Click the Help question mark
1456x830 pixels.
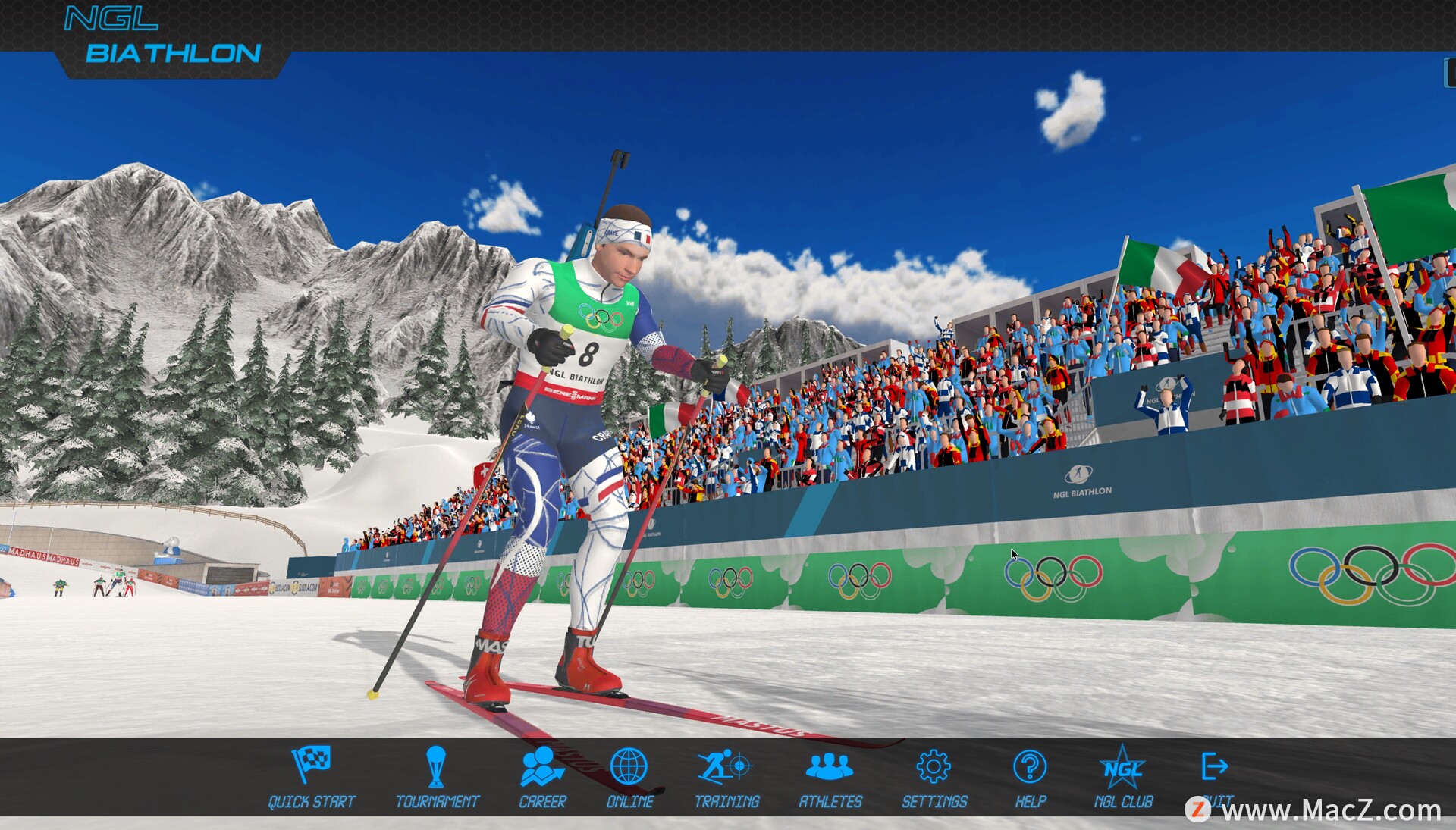click(1030, 776)
